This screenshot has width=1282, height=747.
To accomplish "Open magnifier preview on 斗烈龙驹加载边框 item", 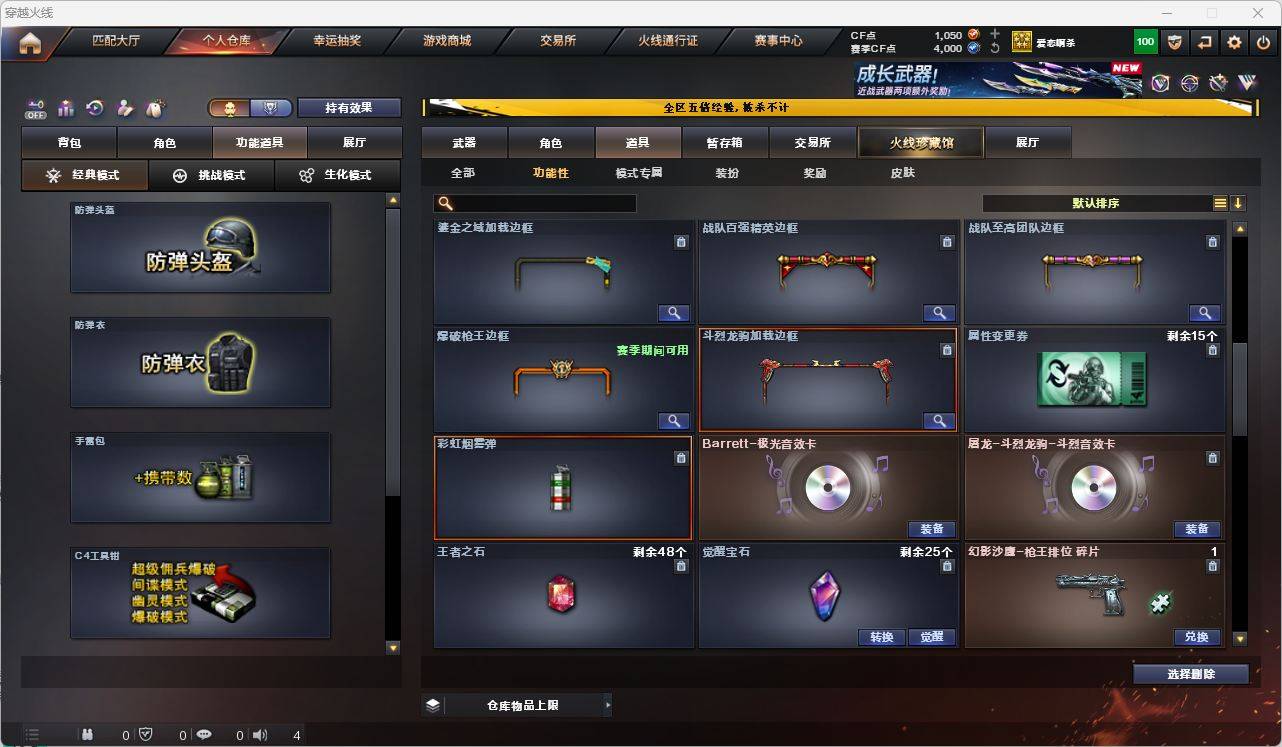I will click(x=938, y=421).
